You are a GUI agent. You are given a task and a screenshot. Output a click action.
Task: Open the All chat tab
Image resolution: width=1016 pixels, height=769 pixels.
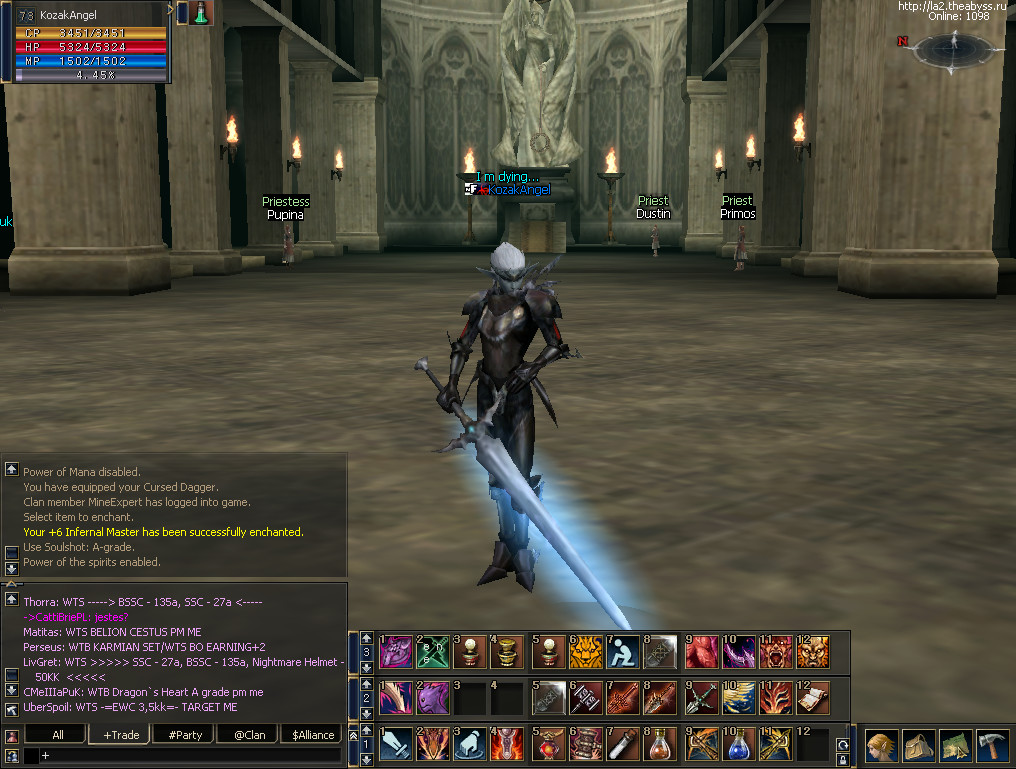57,735
